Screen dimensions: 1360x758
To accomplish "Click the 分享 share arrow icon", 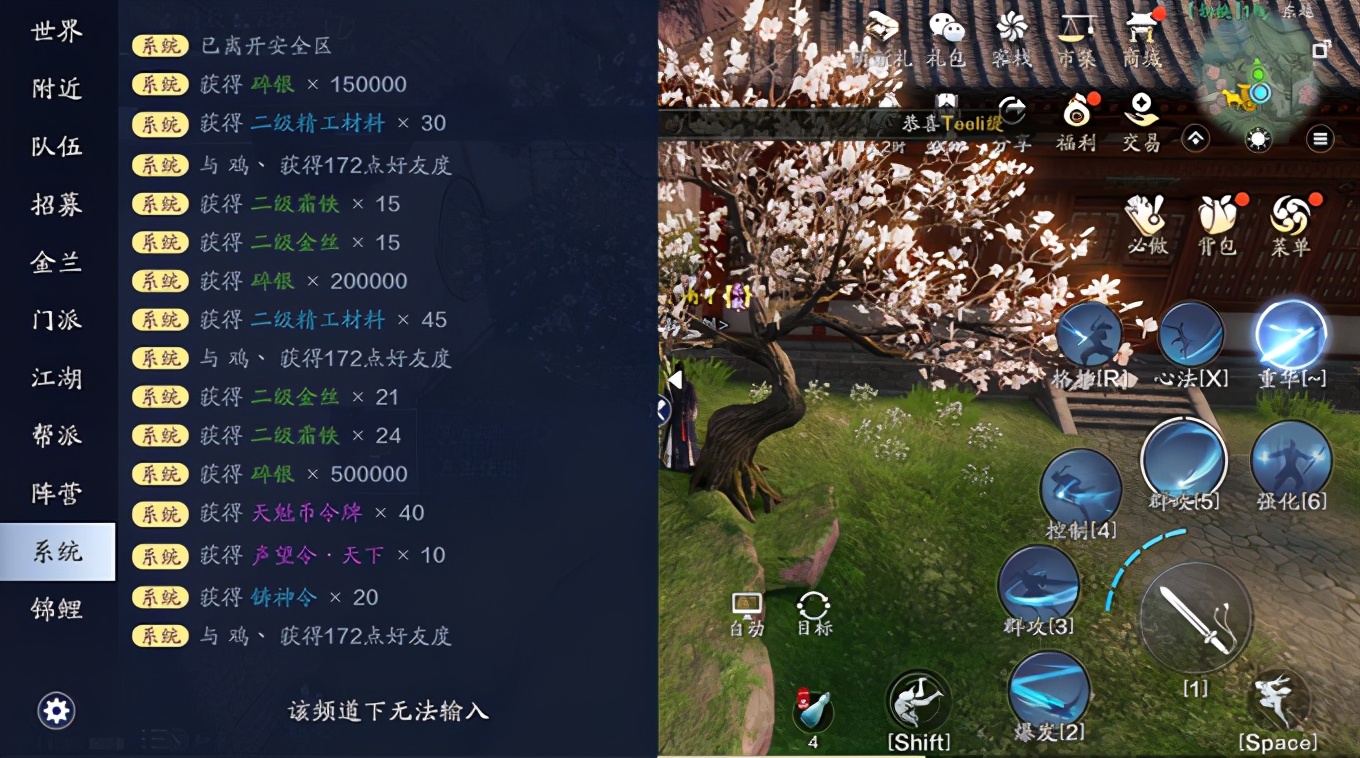I will point(1012,112).
